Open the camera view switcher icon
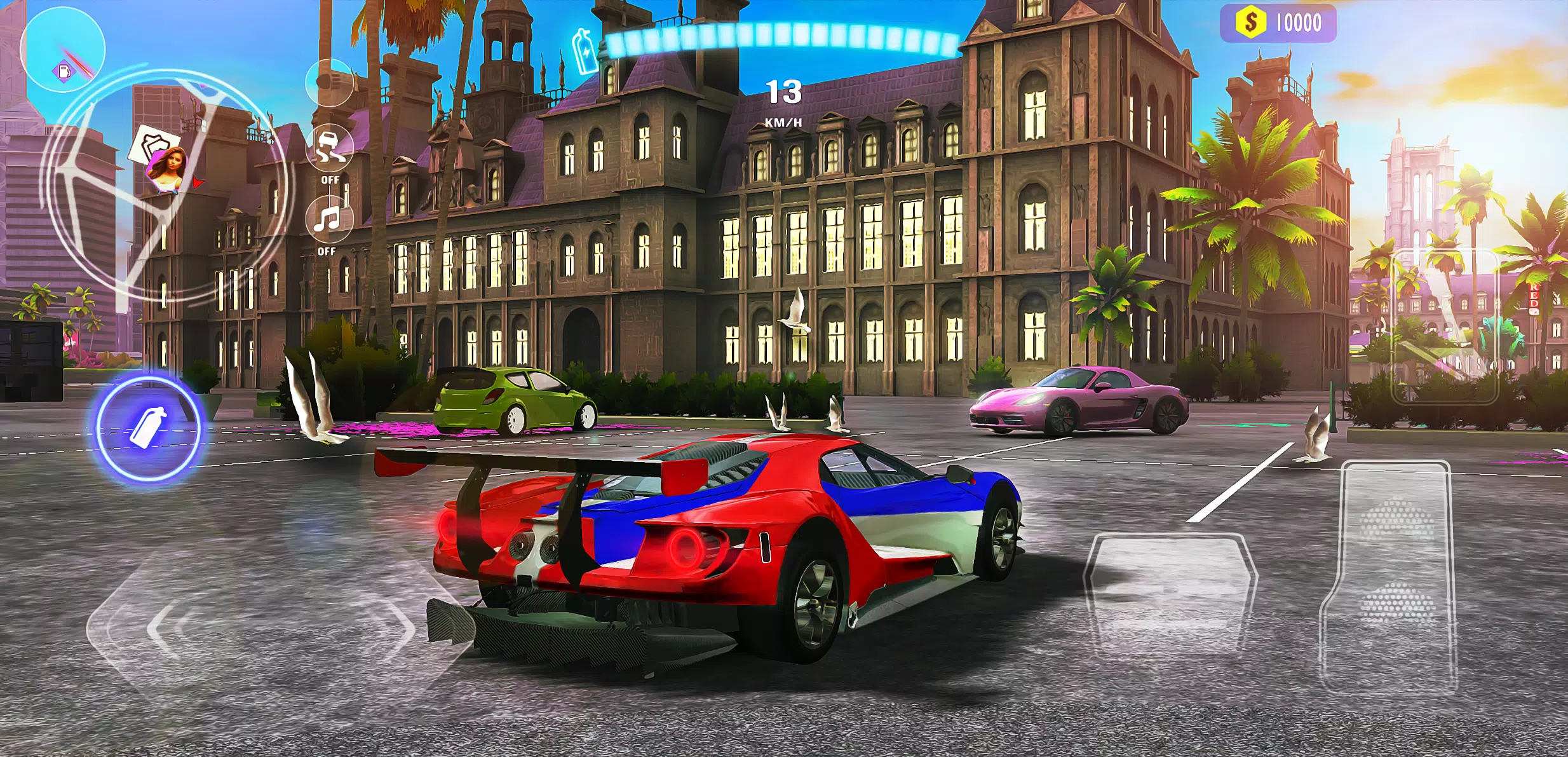Screen dimensions: 1568x757 pyautogui.click(x=329, y=83)
